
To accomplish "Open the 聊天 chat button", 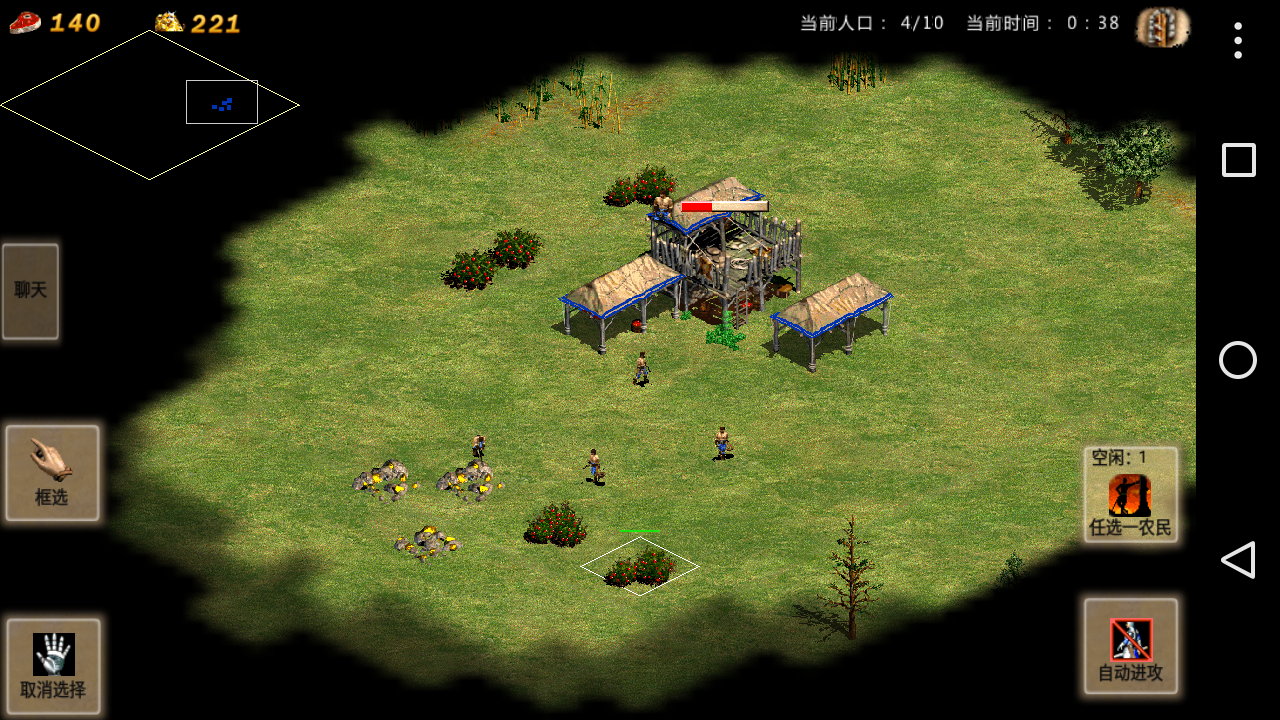I will click(30, 291).
